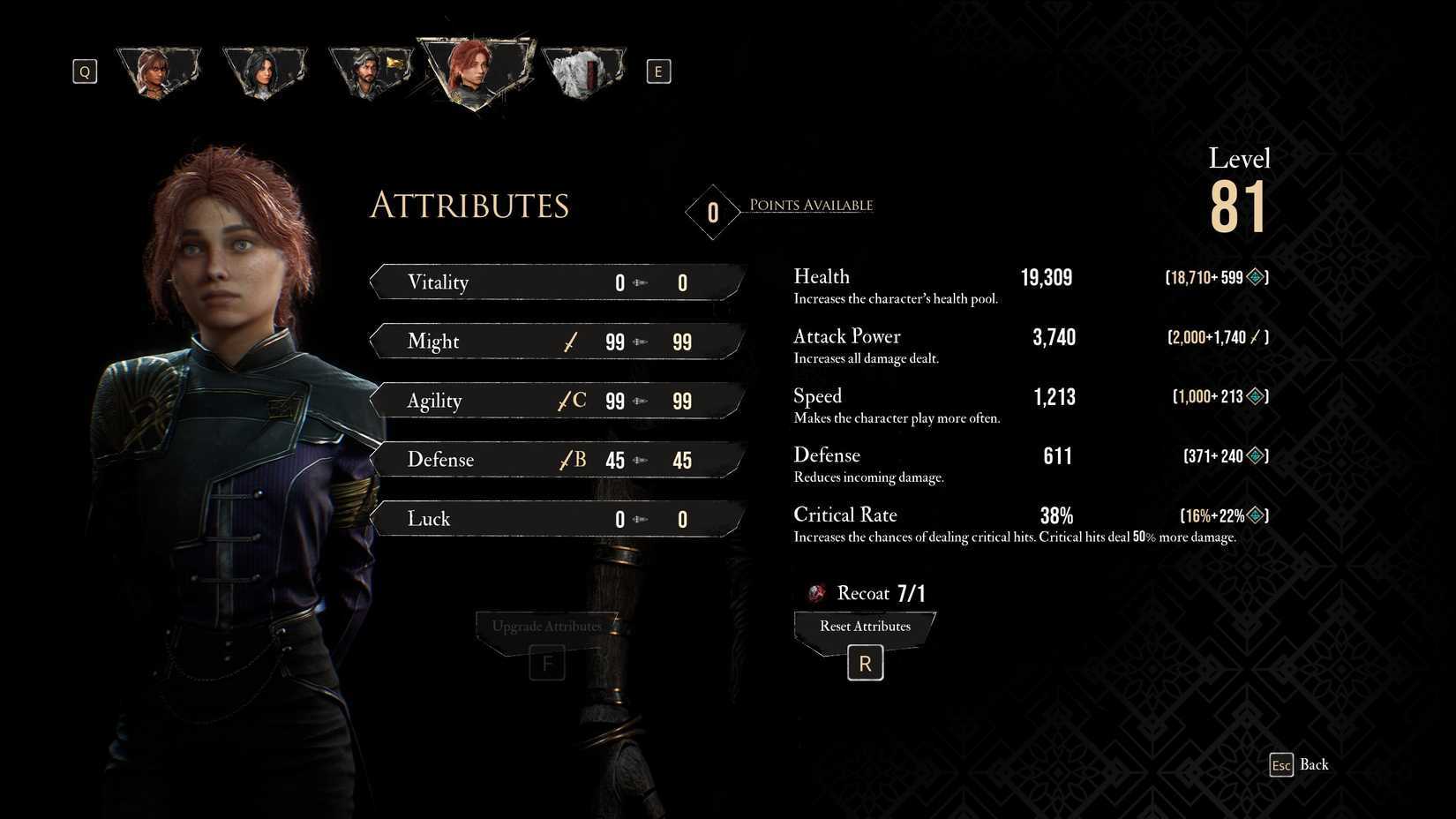Click the Points Available diamond counter
1456x819 pixels.
711,212
